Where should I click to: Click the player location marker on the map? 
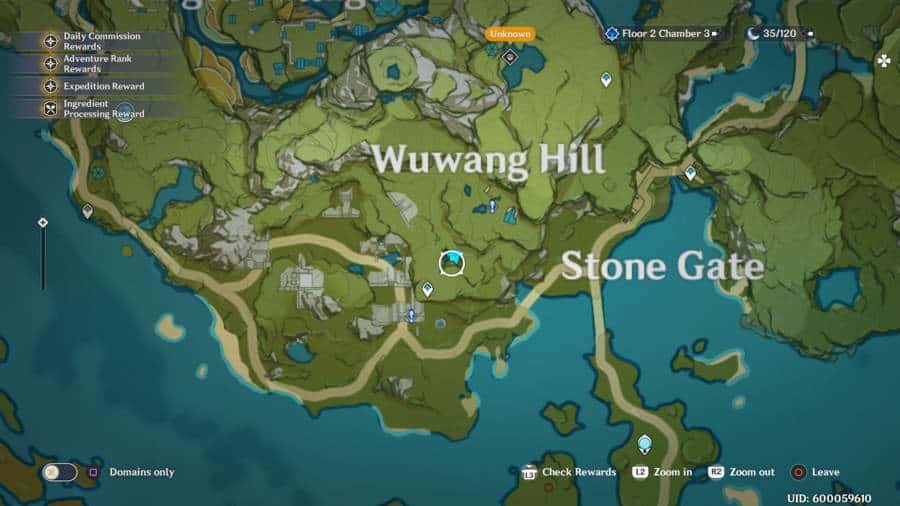452,263
